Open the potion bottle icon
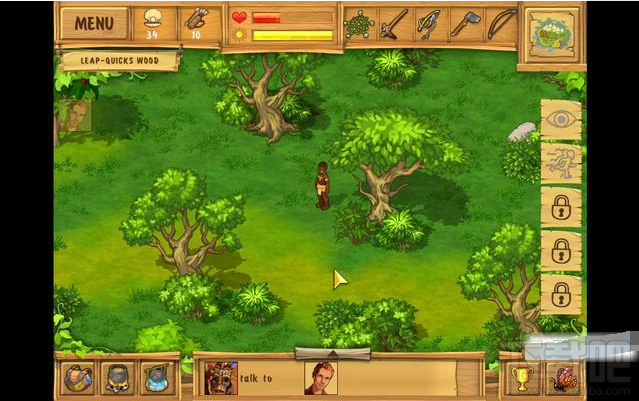 (x=155, y=377)
